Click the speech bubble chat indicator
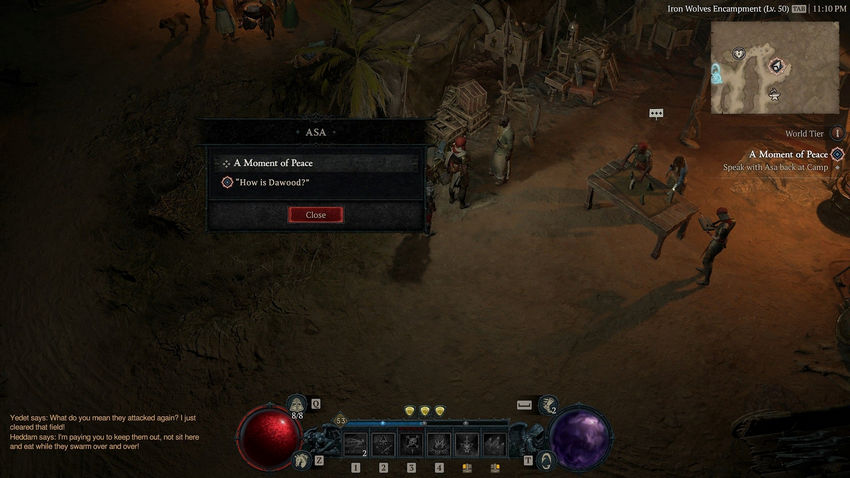850x478 pixels. click(x=656, y=114)
